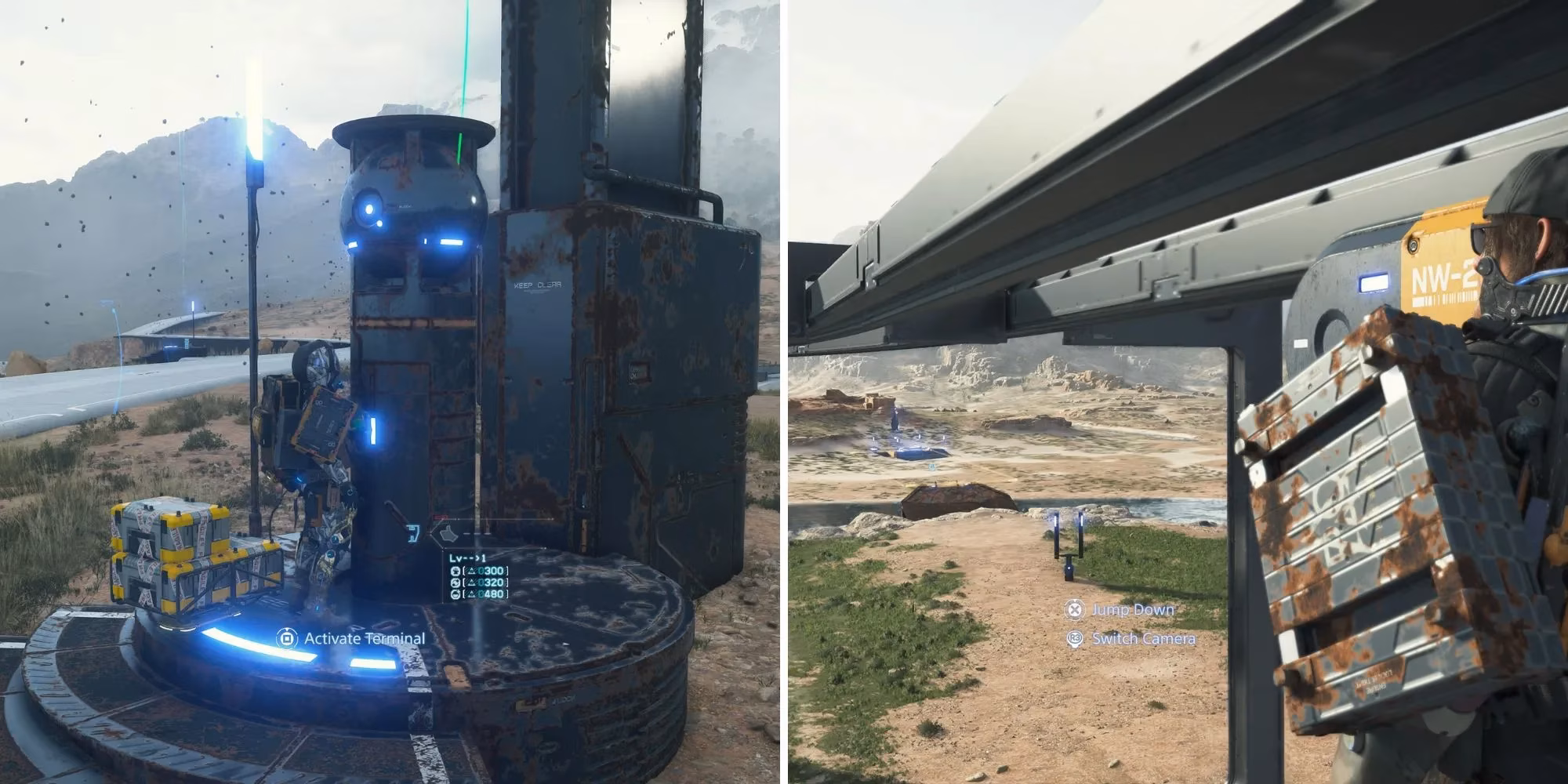Select the second resource icon costing 0320

(x=456, y=583)
